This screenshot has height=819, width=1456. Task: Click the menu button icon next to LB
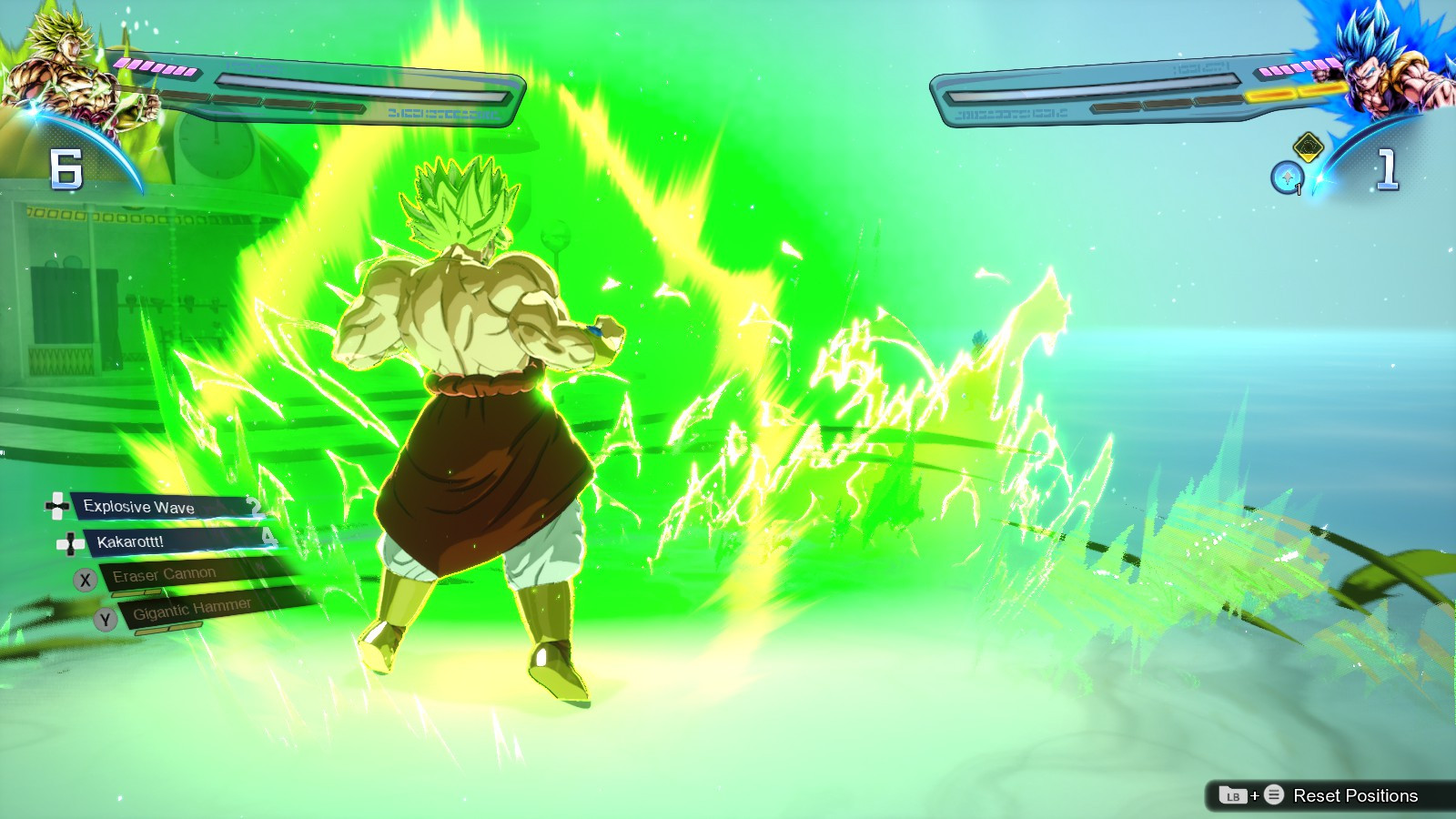coord(1275,794)
